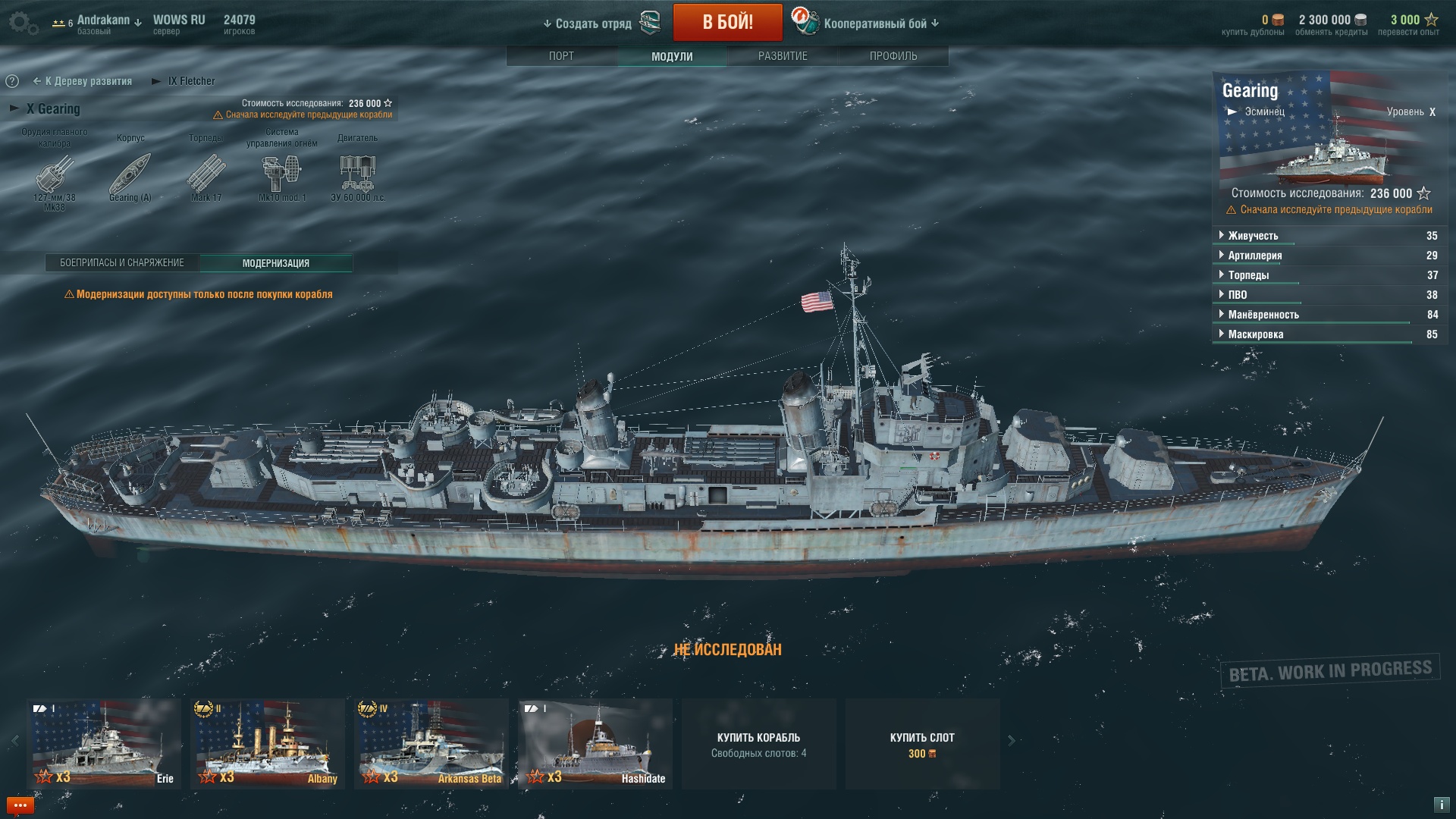Select the Mk10 mod. 1 fire control module
Screen dimensions: 1456x819
tap(282, 174)
